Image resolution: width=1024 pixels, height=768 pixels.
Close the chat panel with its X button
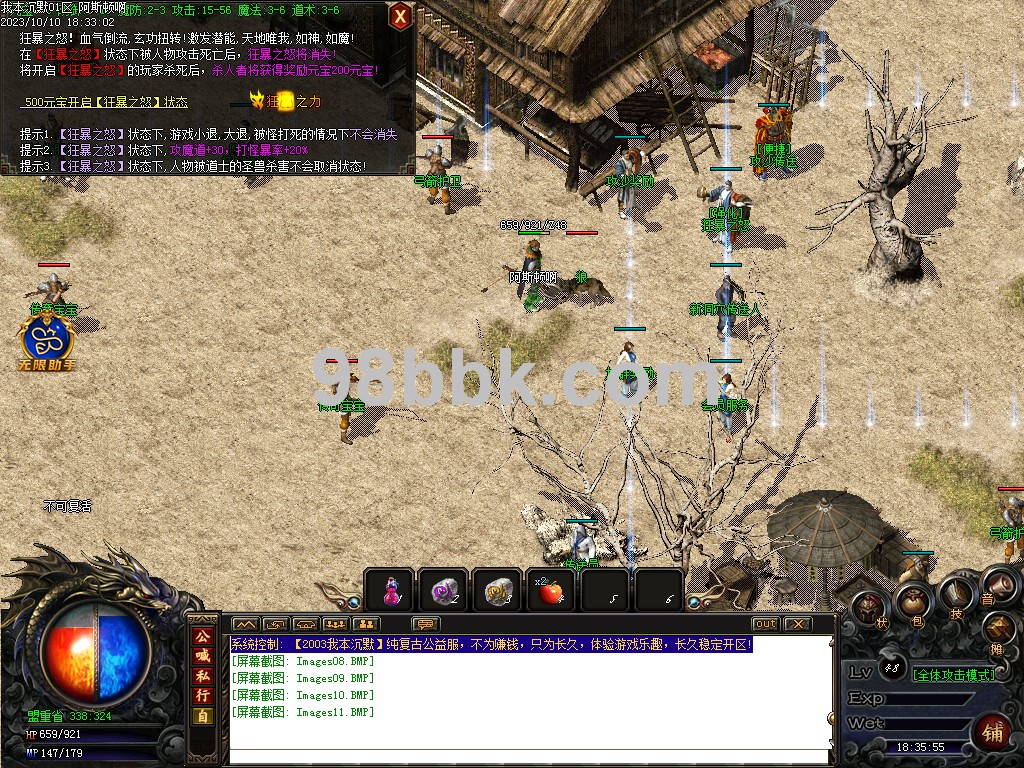[797, 624]
